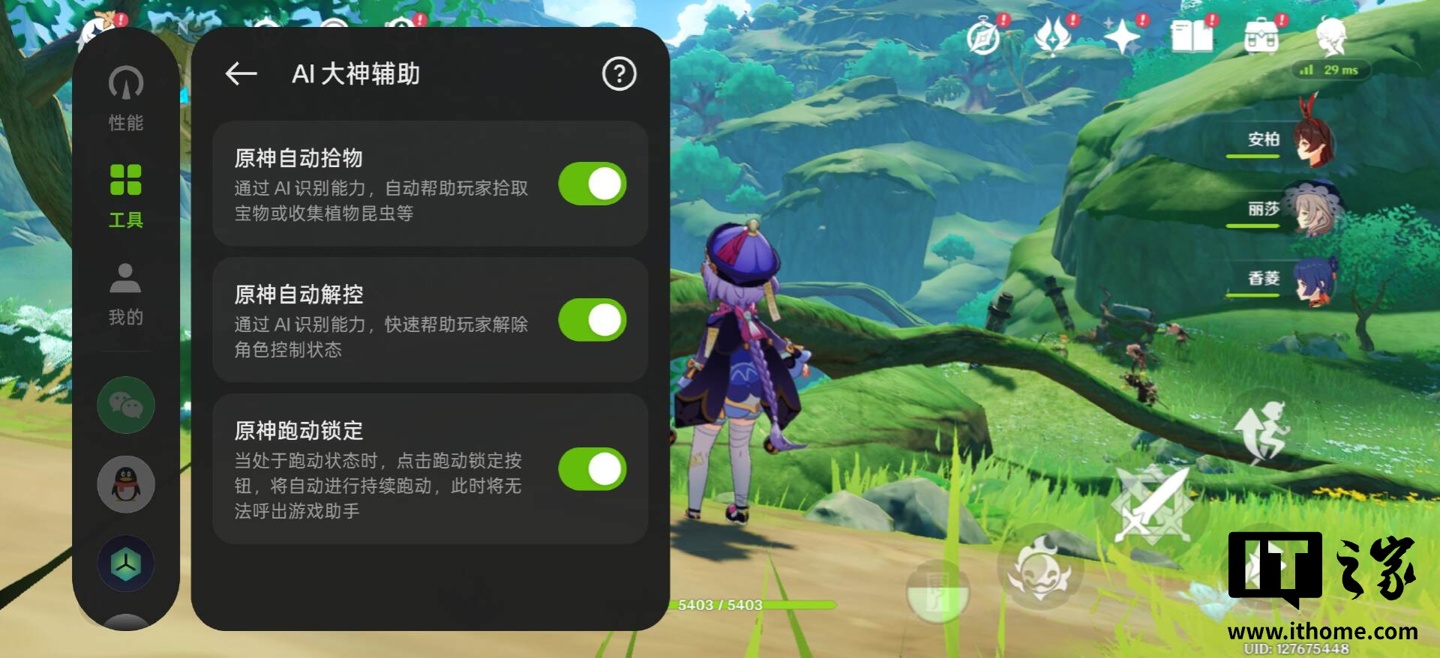Open the wish star icon
Image resolution: width=1440 pixels, height=658 pixels.
(1122, 37)
